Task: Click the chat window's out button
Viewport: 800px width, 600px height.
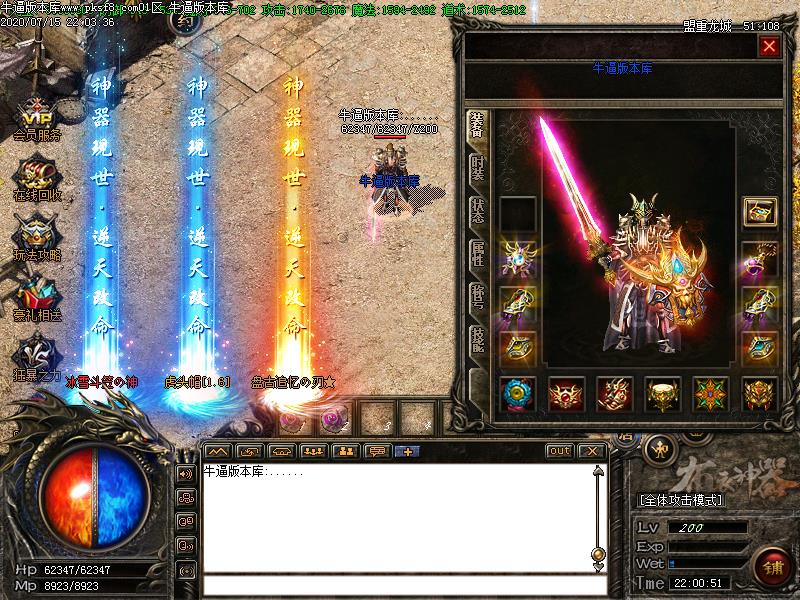Action: [x=560, y=451]
